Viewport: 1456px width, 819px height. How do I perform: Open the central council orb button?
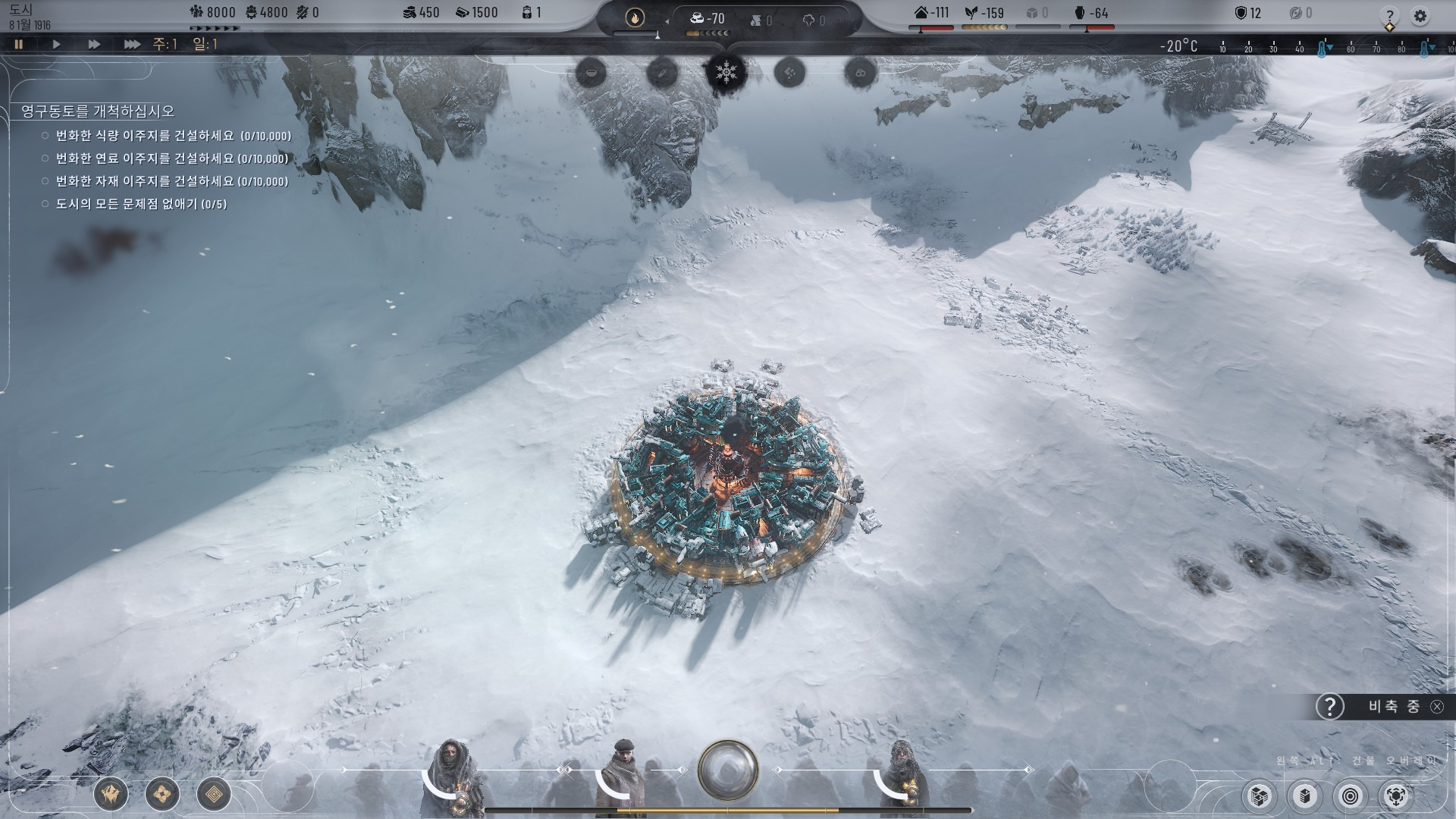coord(728,770)
